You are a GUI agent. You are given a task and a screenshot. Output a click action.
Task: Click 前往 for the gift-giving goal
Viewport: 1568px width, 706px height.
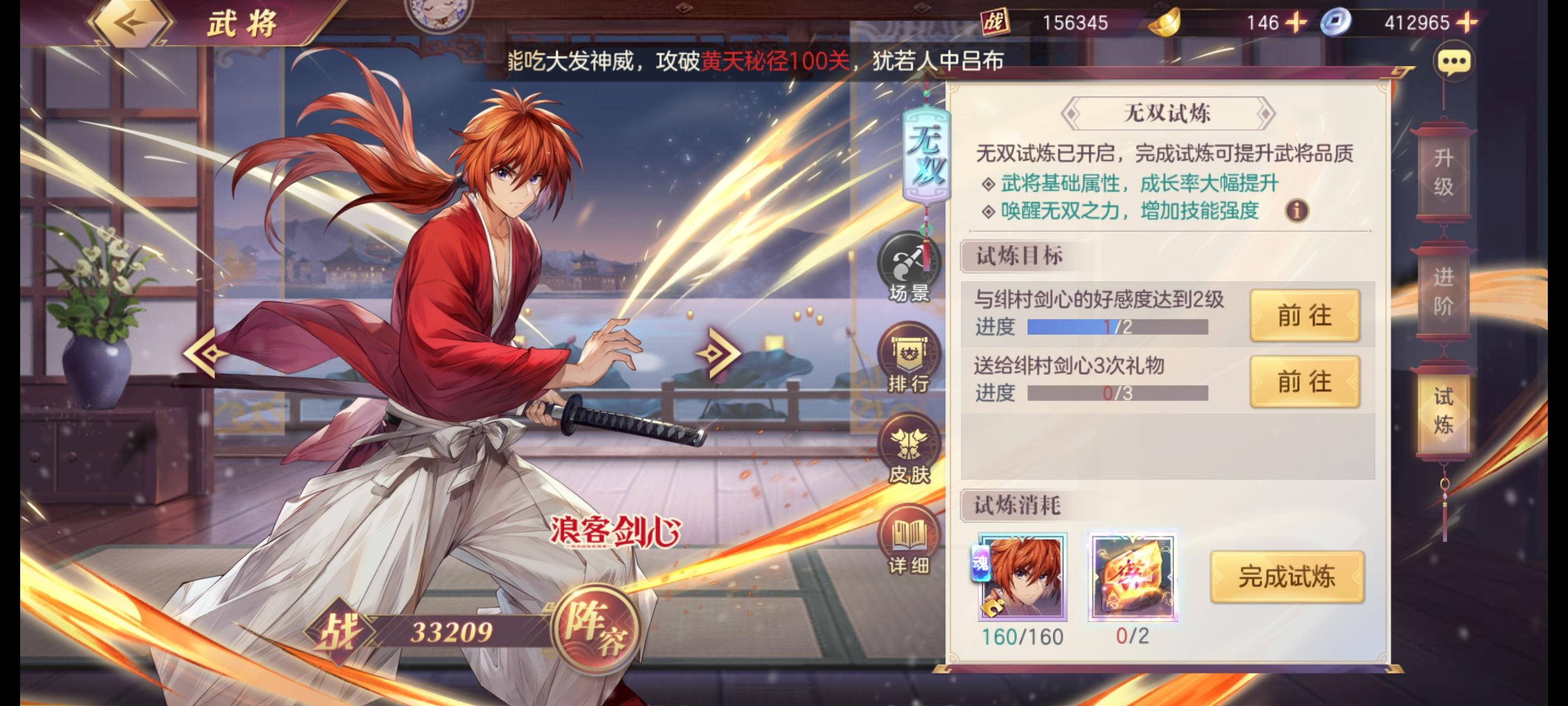coord(1305,383)
